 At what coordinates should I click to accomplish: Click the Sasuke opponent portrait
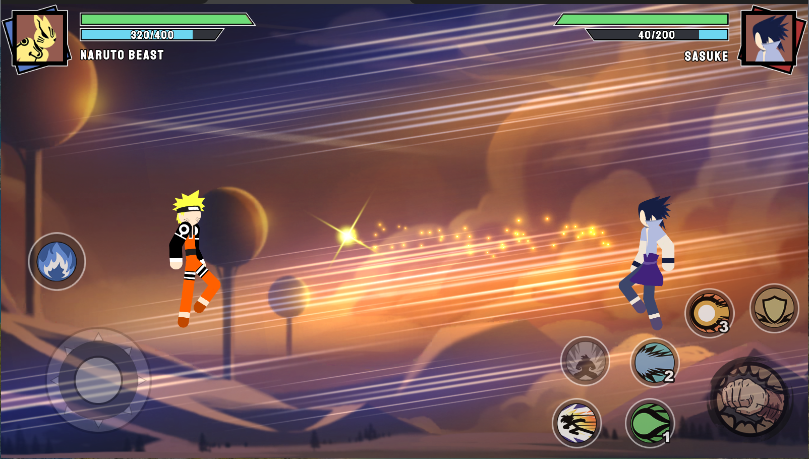768,40
